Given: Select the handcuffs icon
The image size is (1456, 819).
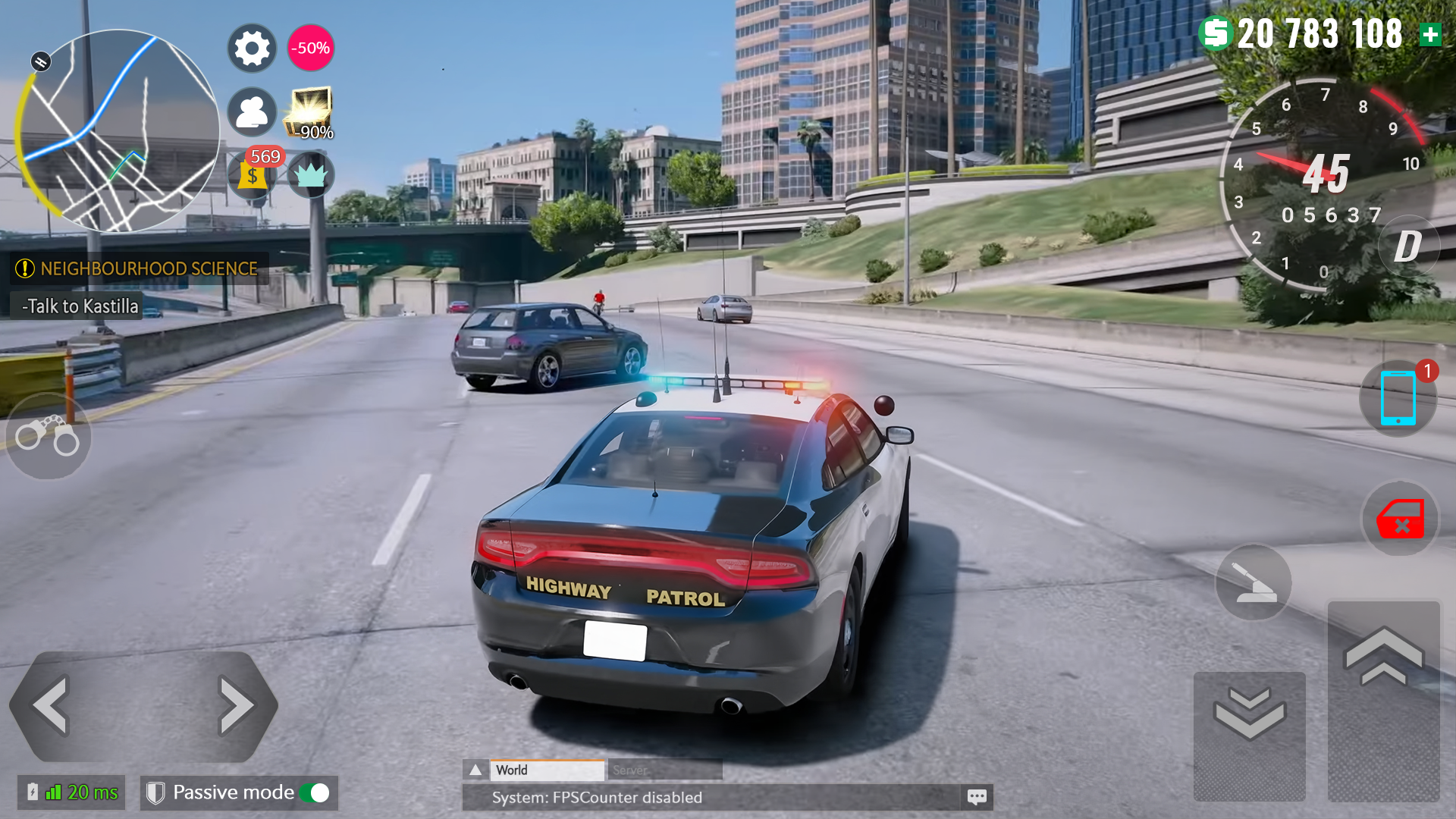Looking at the screenshot, I should [48, 436].
